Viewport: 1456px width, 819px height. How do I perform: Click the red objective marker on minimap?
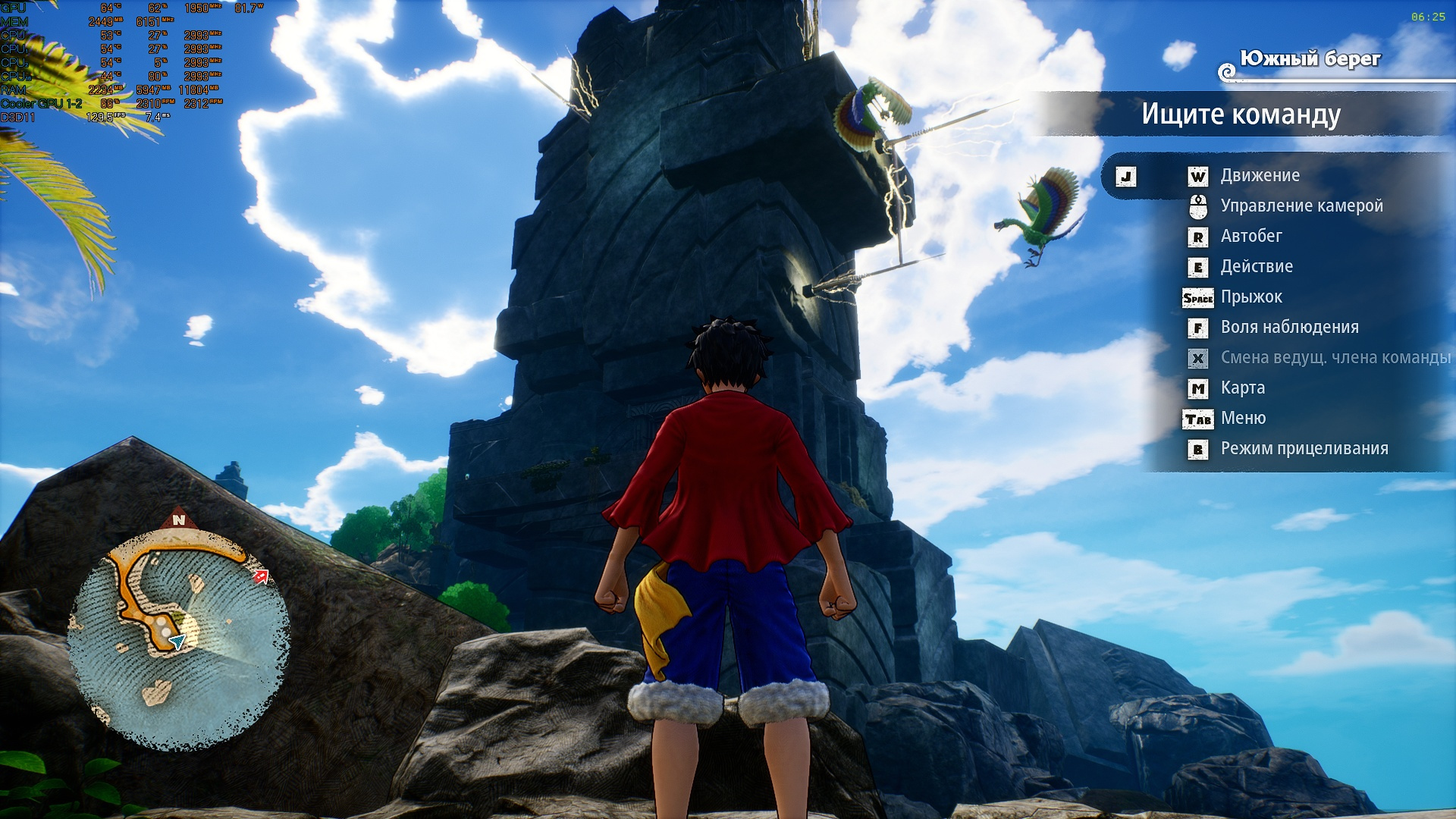262,576
